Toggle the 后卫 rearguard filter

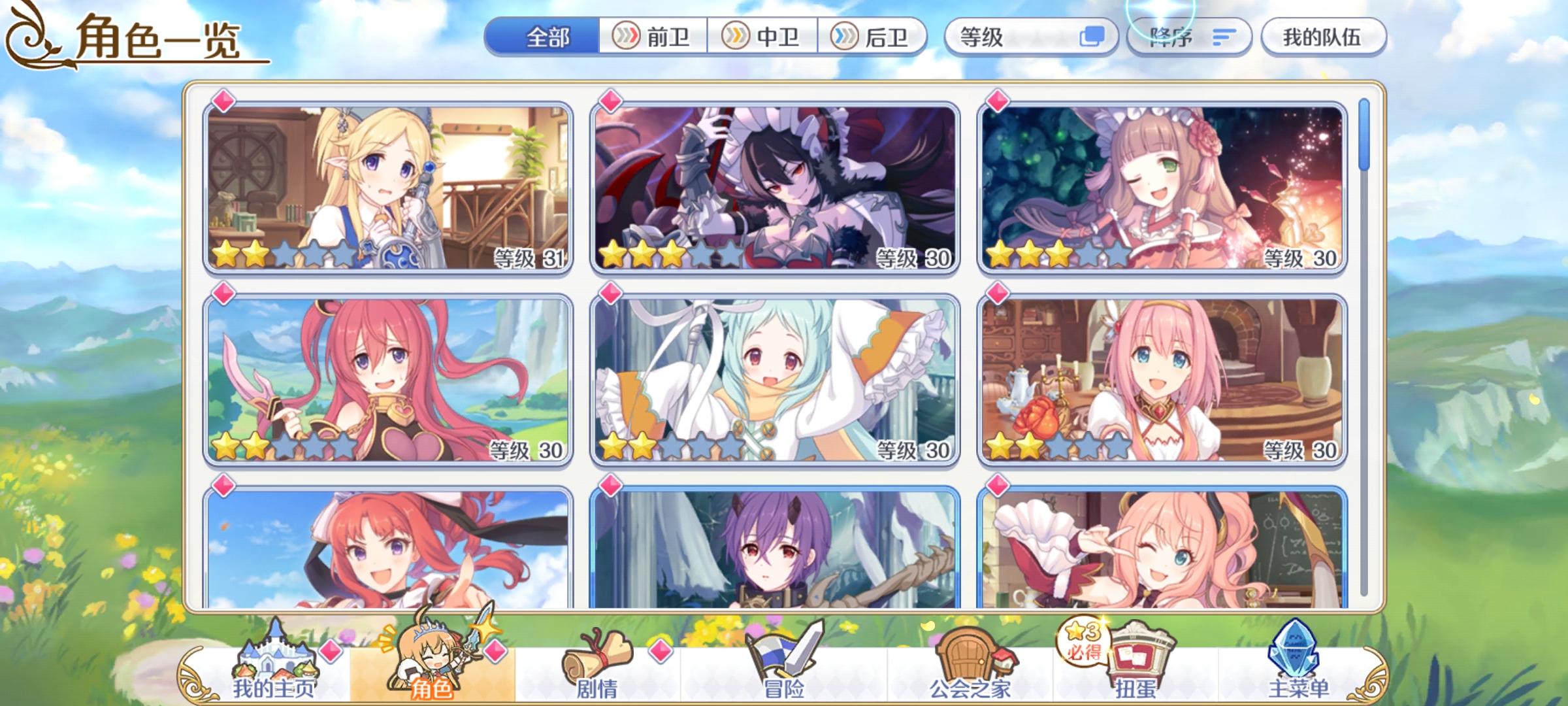tap(870, 38)
